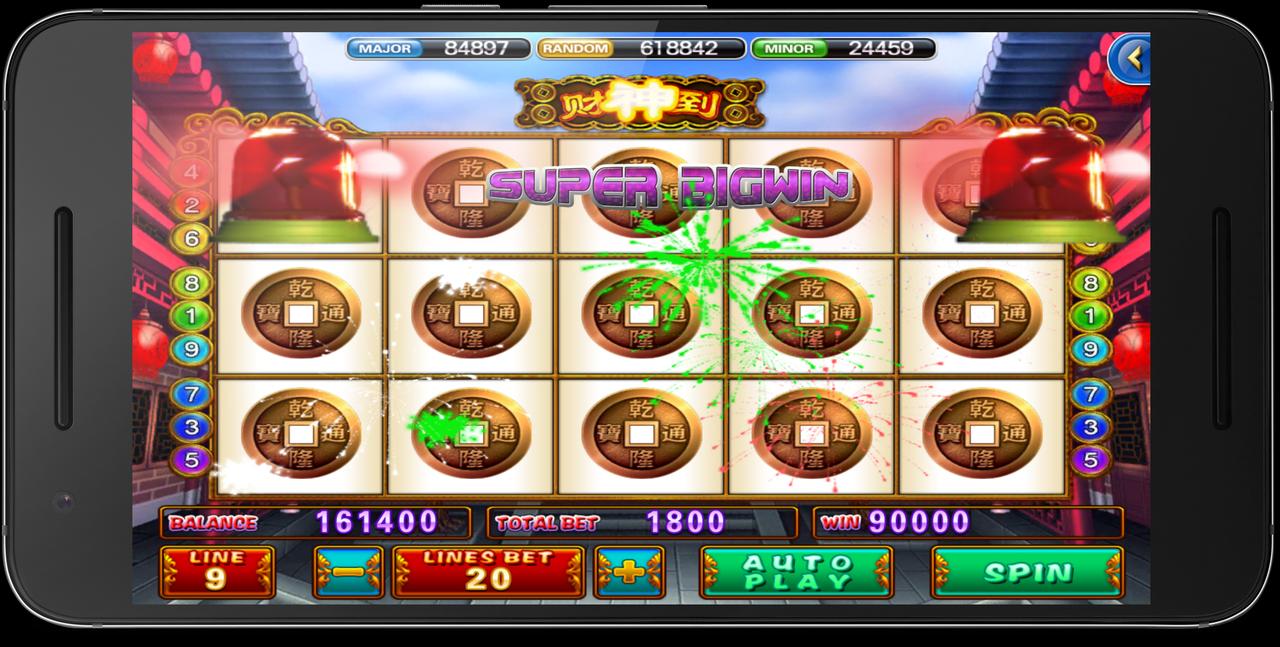Select the Lines Bet 20 panel

coord(488,573)
